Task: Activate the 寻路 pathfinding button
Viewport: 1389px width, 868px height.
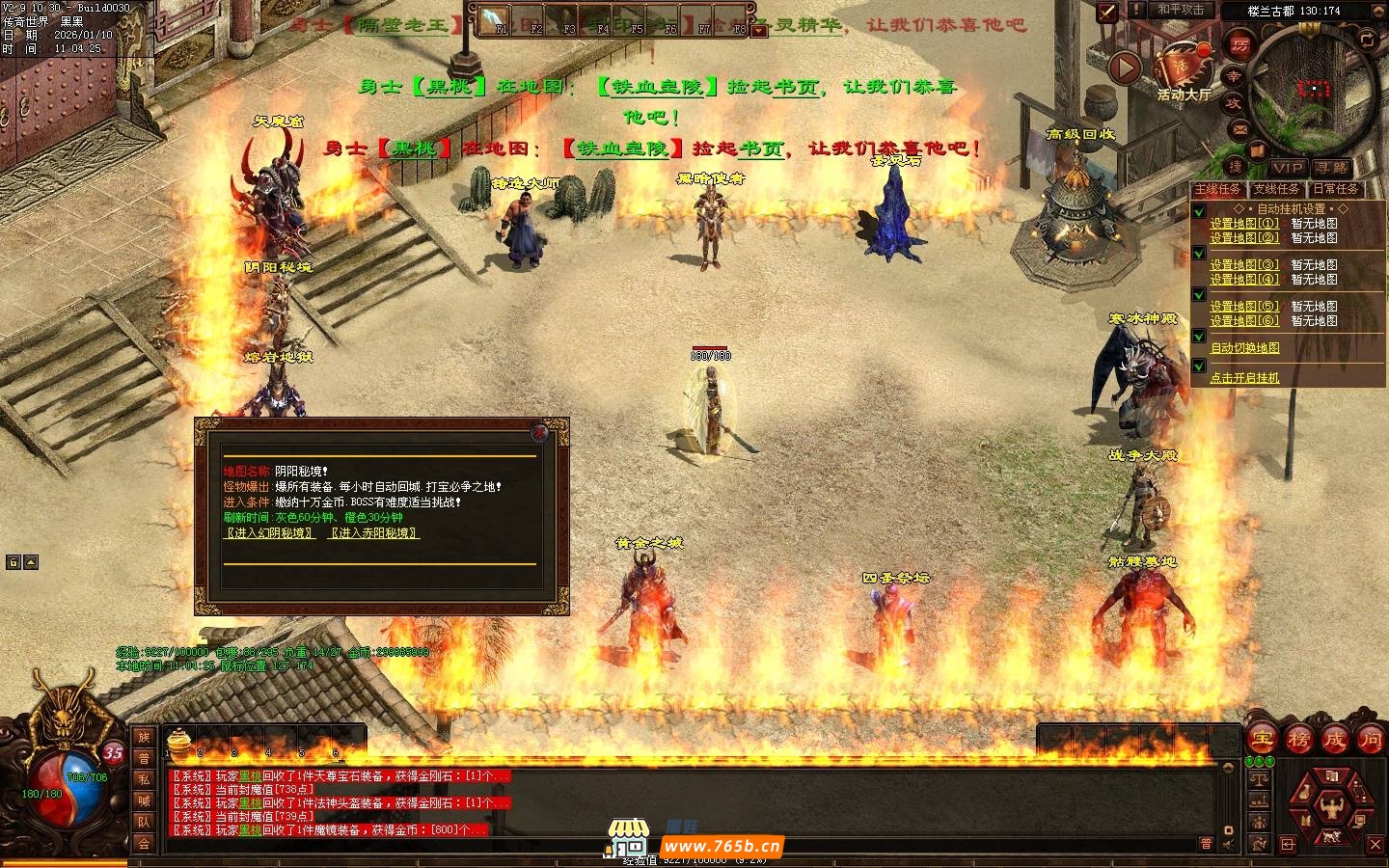Action: tap(1332, 168)
